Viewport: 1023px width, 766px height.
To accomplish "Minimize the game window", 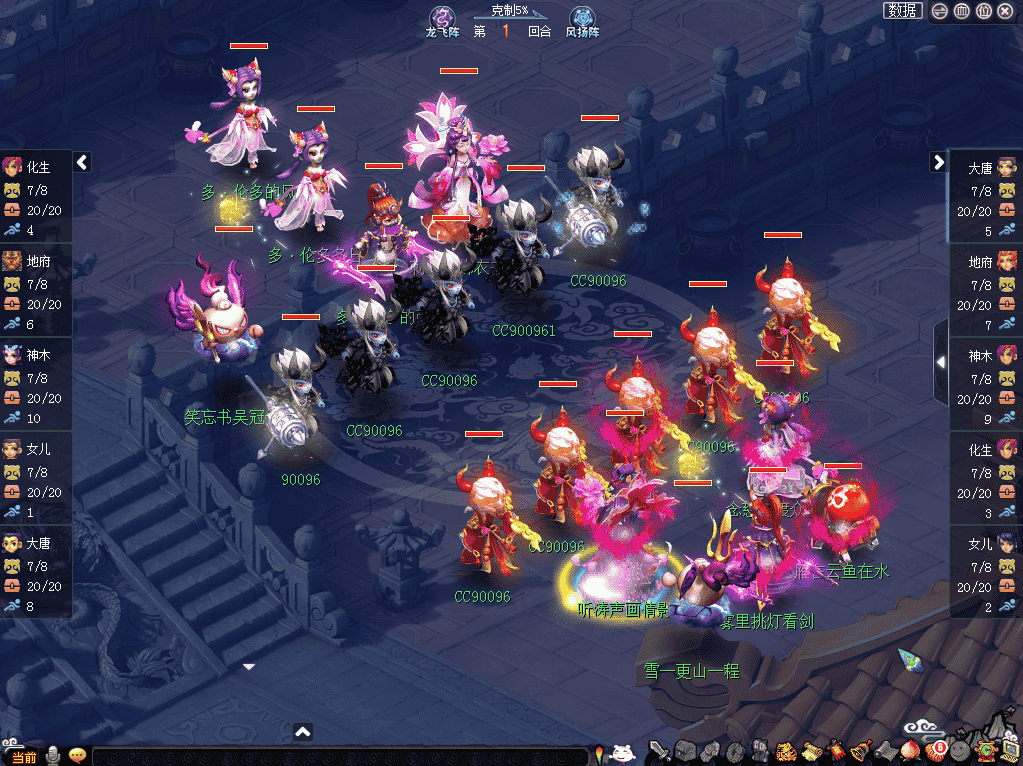I will click(940, 11).
